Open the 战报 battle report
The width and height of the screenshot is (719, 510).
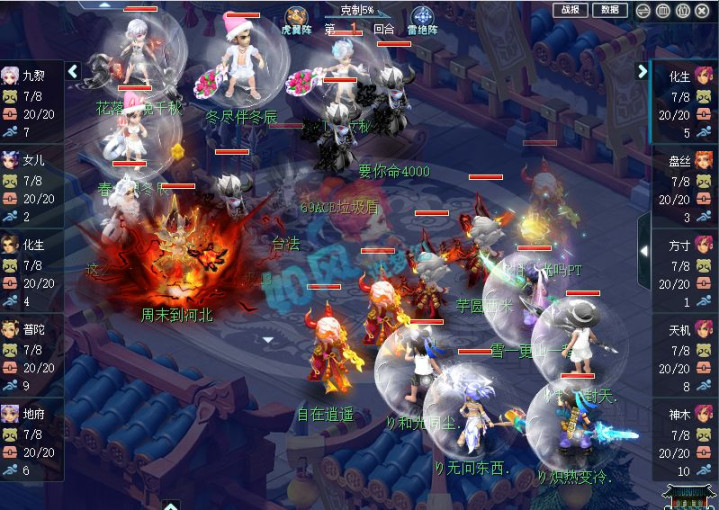pos(569,10)
